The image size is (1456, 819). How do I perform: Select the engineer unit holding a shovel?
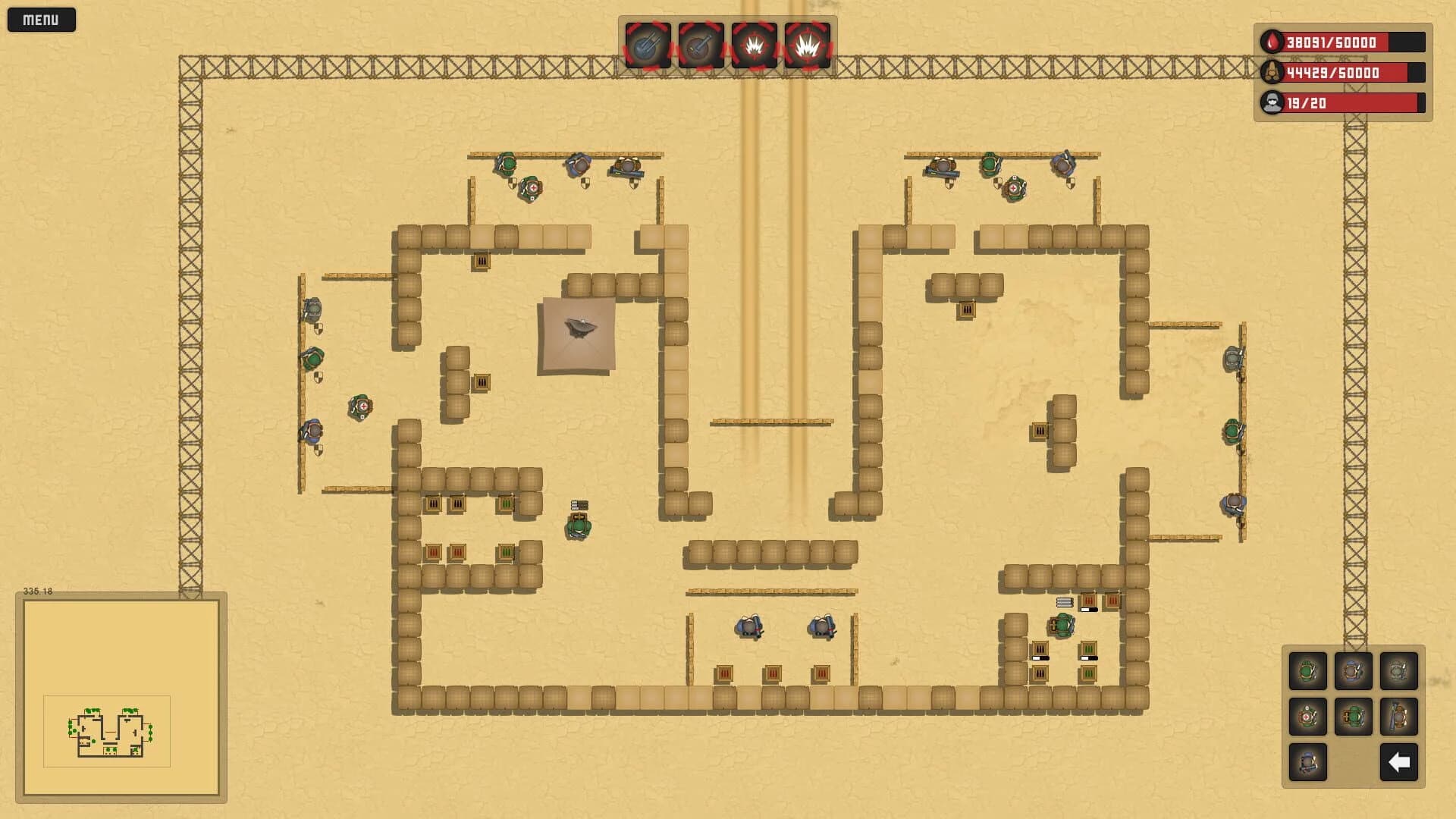point(1398,717)
